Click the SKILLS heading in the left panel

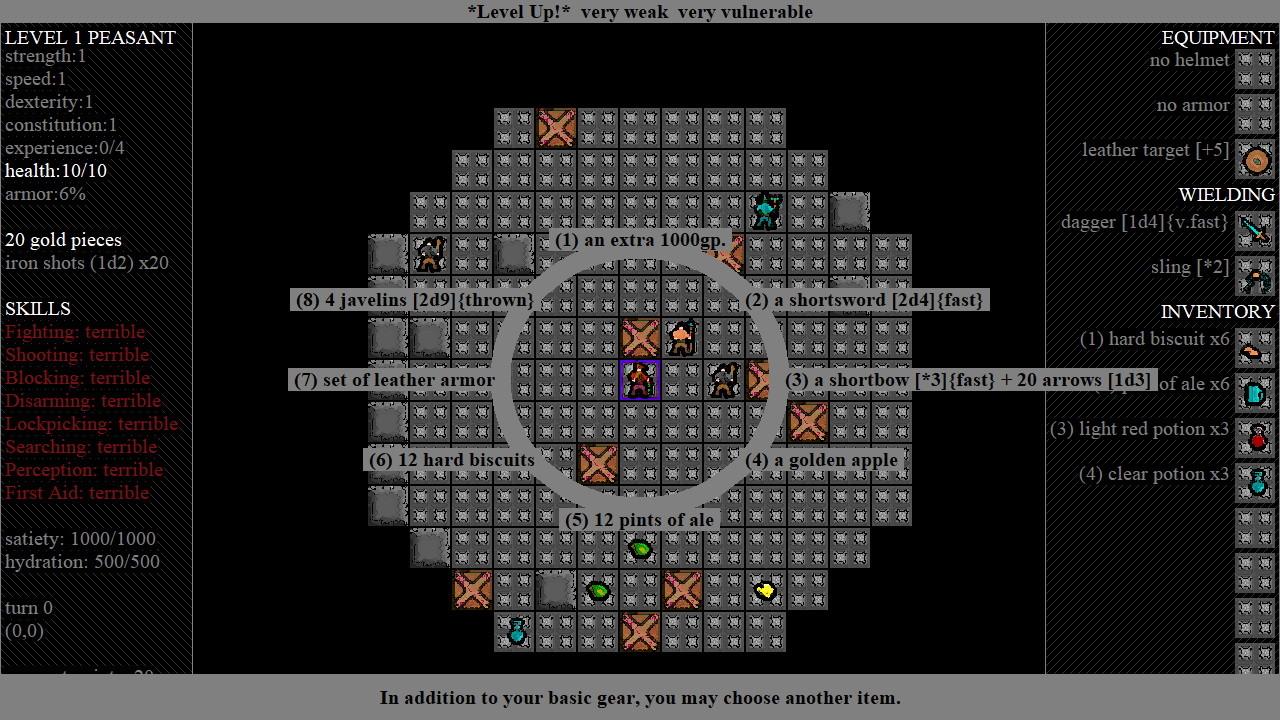[38, 309]
